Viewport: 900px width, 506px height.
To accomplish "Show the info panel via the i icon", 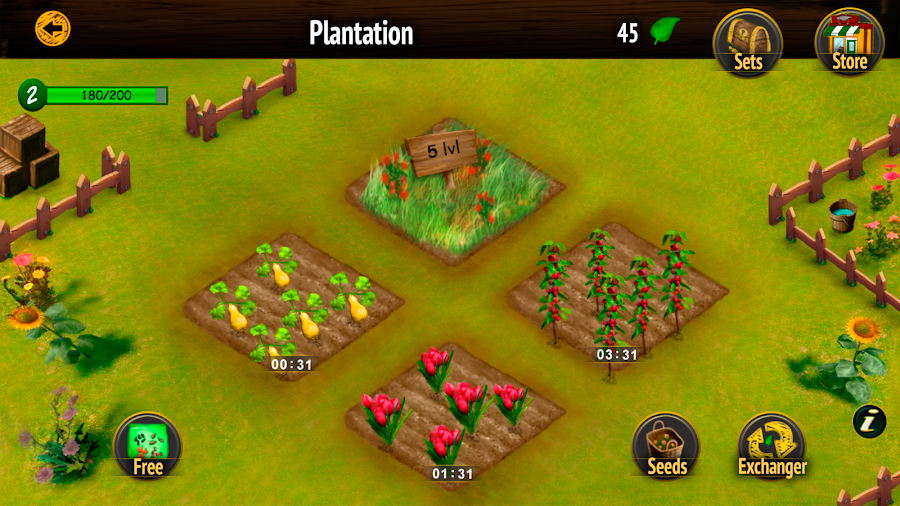I will click(x=869, y=421).
